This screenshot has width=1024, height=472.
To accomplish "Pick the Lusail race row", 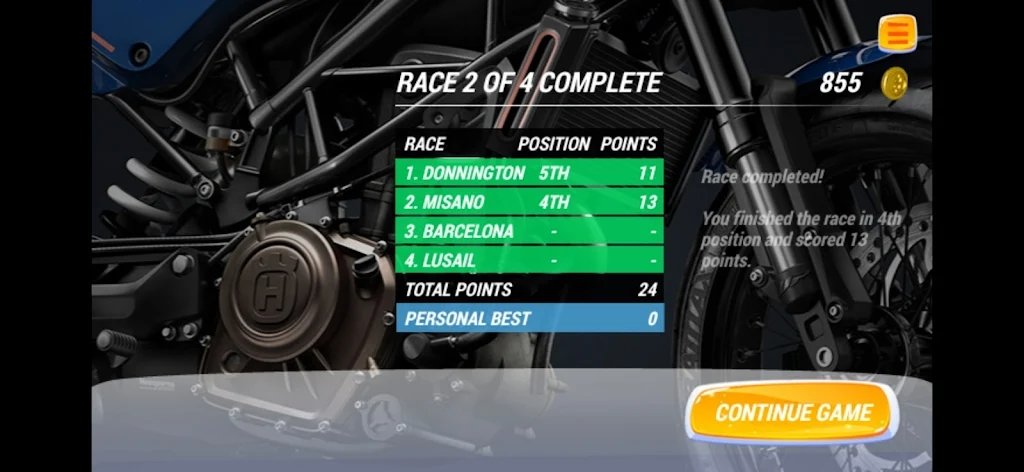I will coord(530,260).
